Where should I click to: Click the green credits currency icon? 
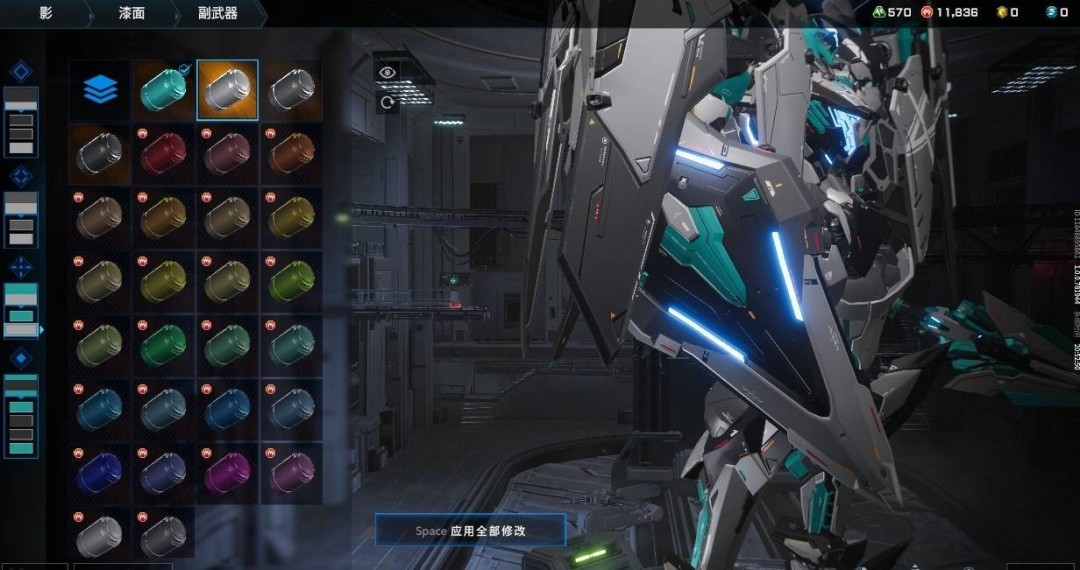point(877,12)
